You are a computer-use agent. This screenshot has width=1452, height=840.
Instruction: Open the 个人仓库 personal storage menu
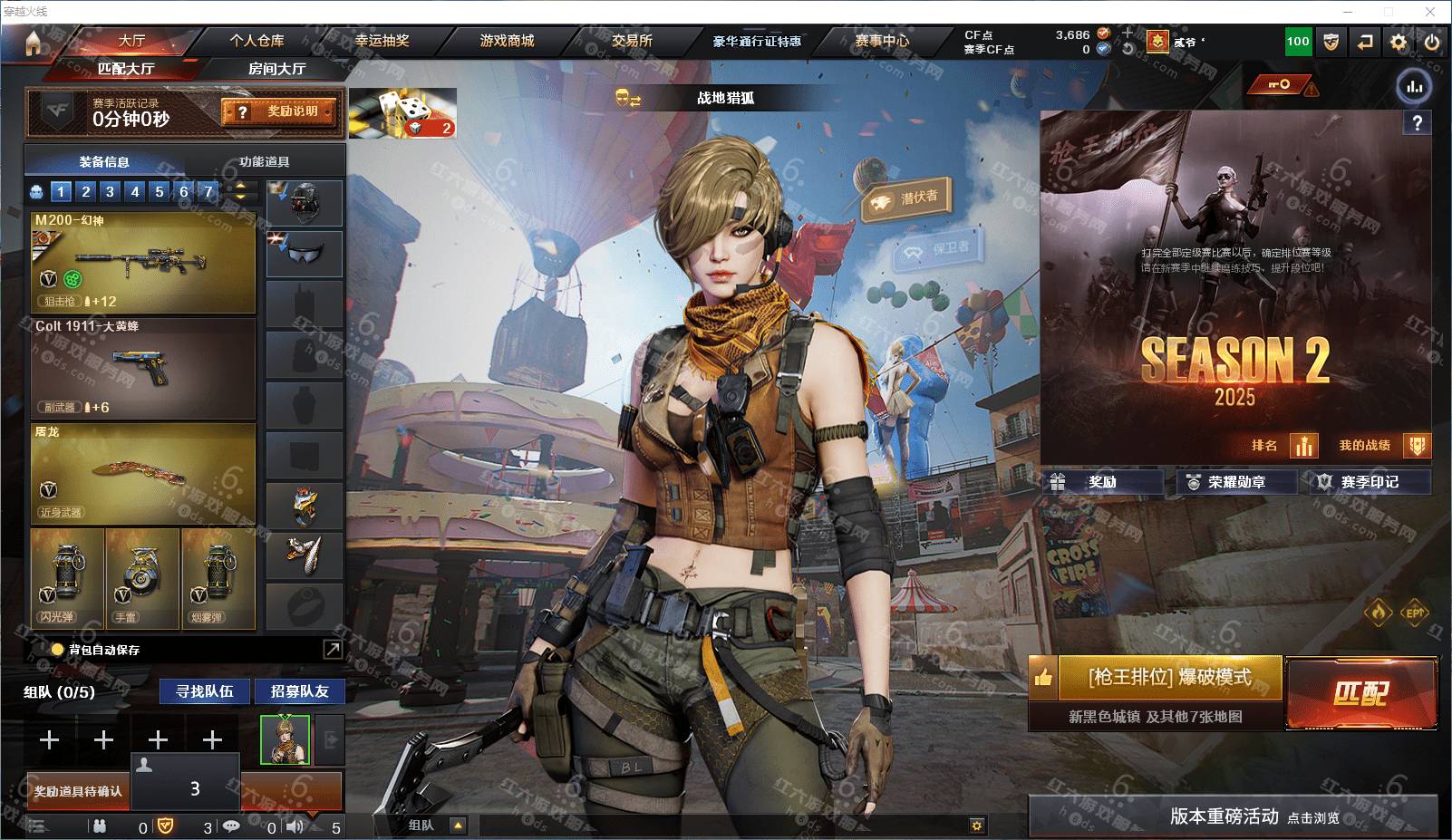tap(257, 41)
